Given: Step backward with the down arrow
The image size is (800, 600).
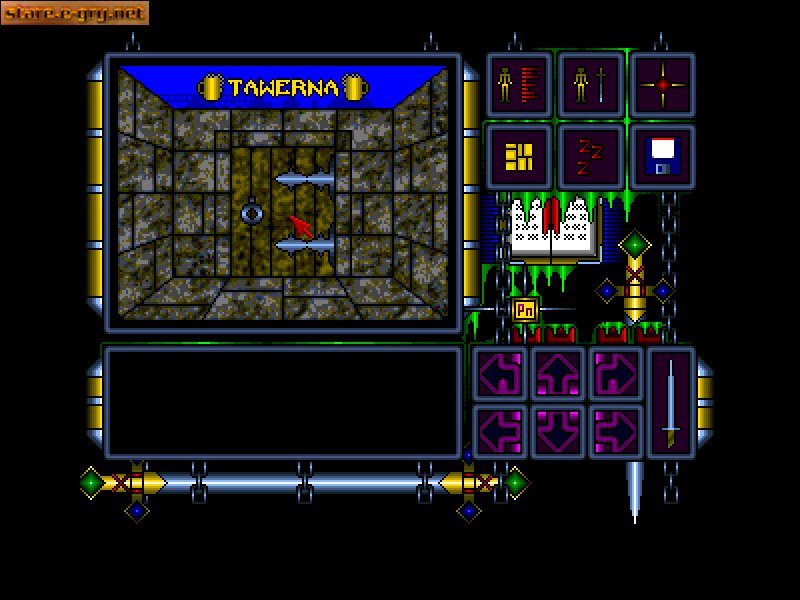Looking at the screenshot, I should coord(558,431).
